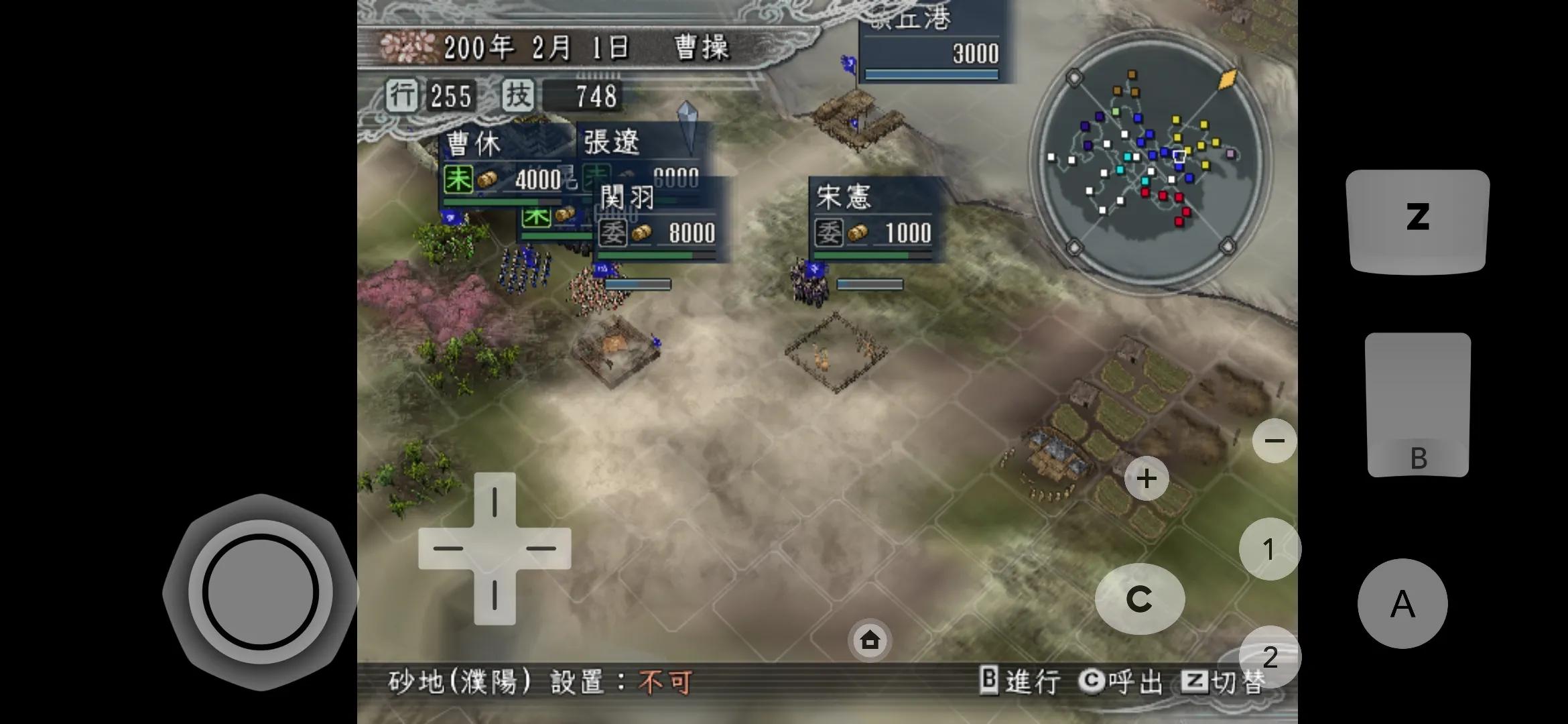1568x724 pixels.
Task: Tap the Plus button overlay
Action: click(1148, 478)
